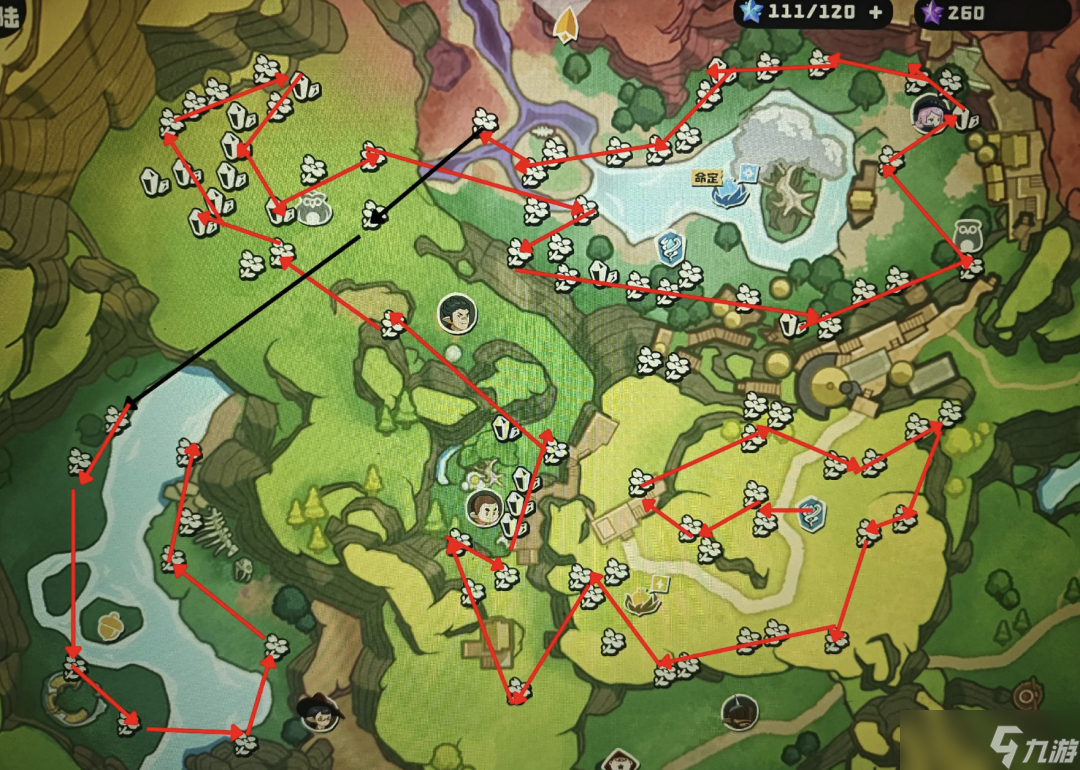The width and height of the screenshot is (1080, 770).
Task: Select the yellow player location arrow
Action: [568, 24]
